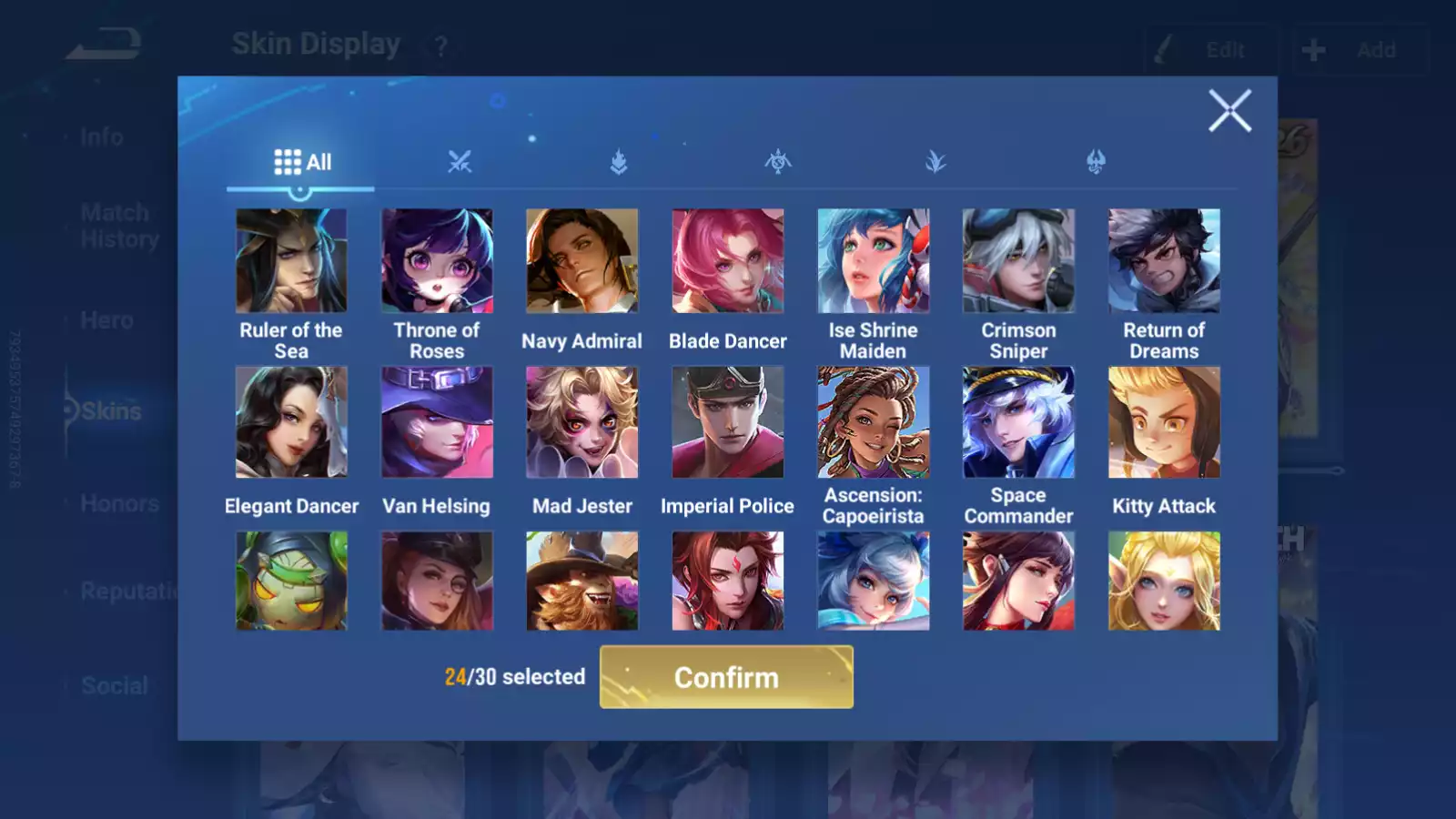Select the Elegant Dancer skin
This screenshot has width=1456, height=819.
coord(291,422)
